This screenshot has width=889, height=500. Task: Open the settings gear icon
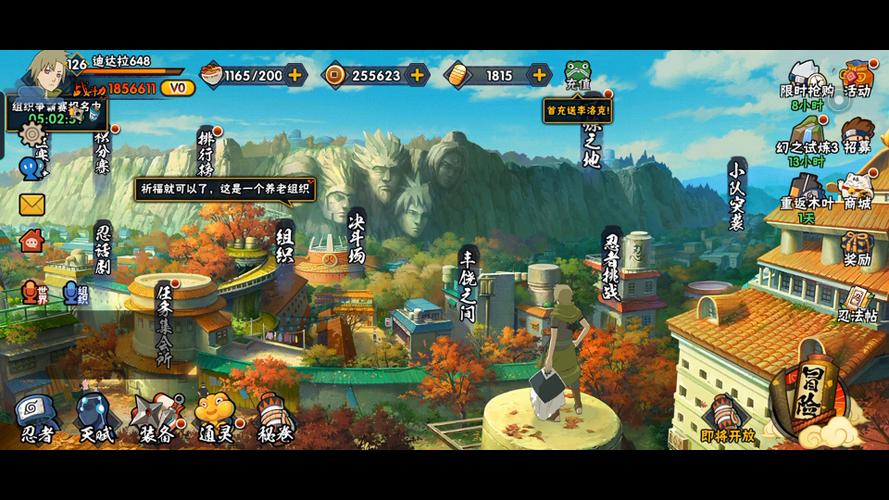[35, 133]
